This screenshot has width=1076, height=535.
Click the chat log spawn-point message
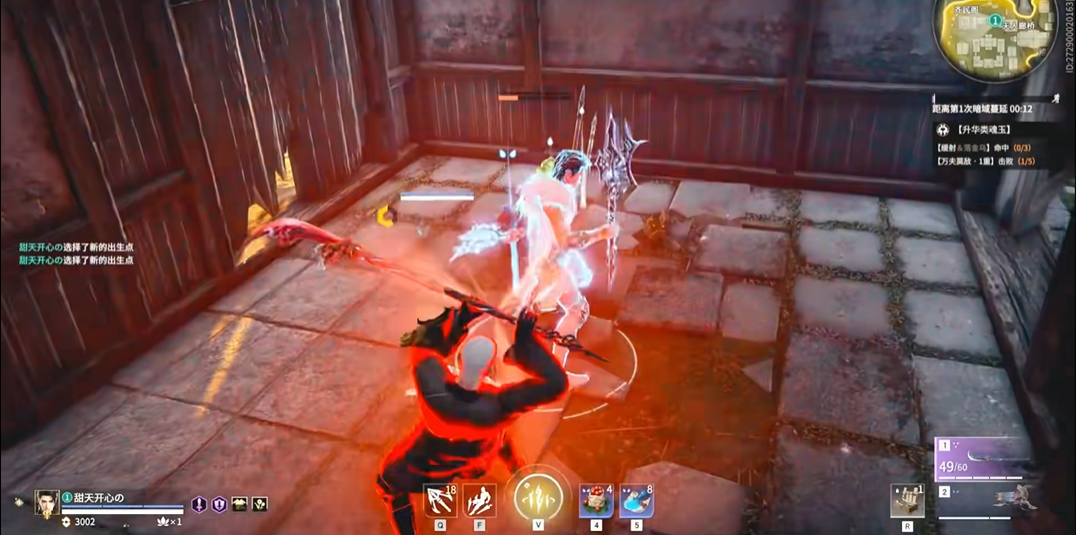pos(76,254)
